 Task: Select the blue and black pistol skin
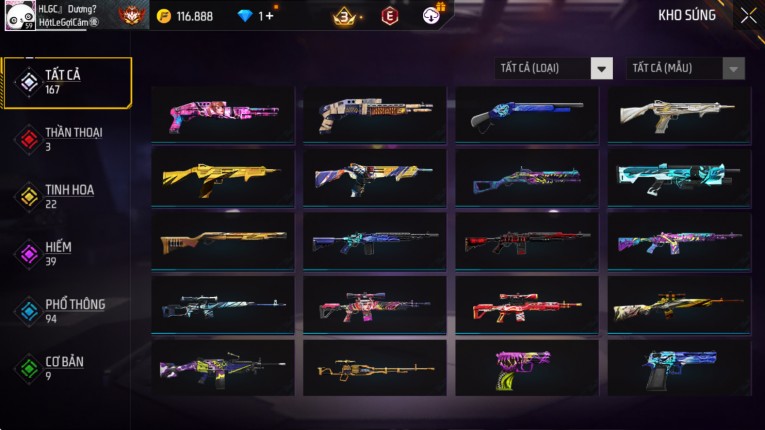click(x=679, y=367)
